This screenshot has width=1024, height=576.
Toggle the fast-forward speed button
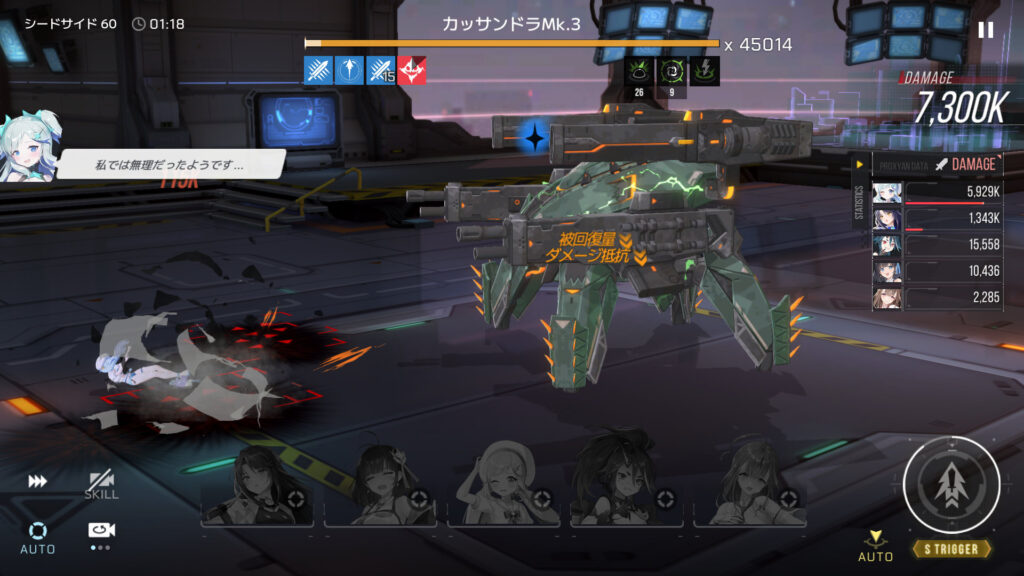pyautogui.click(x=38, y=482)
